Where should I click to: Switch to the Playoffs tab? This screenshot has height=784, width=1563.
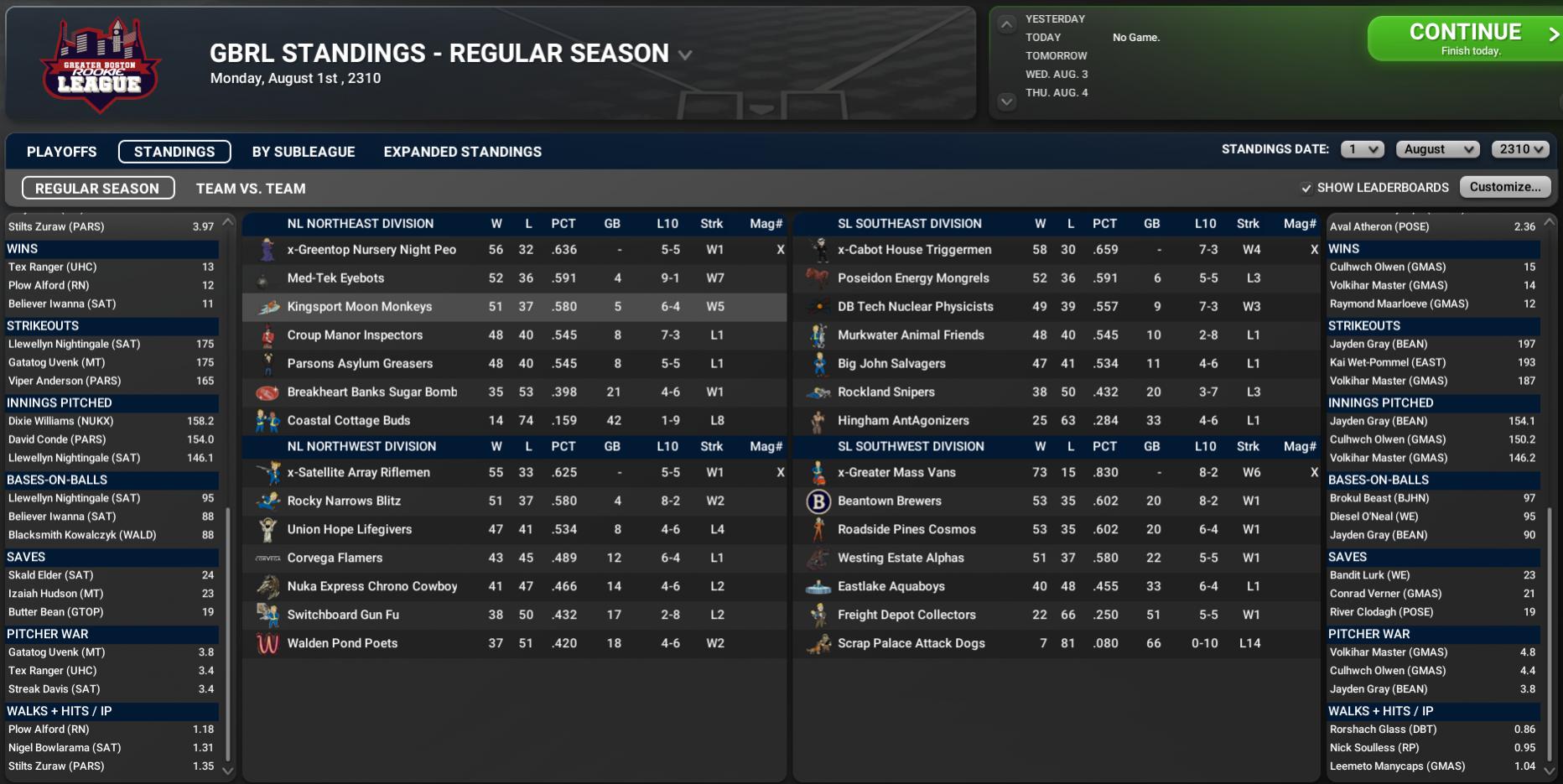point(61,152)
